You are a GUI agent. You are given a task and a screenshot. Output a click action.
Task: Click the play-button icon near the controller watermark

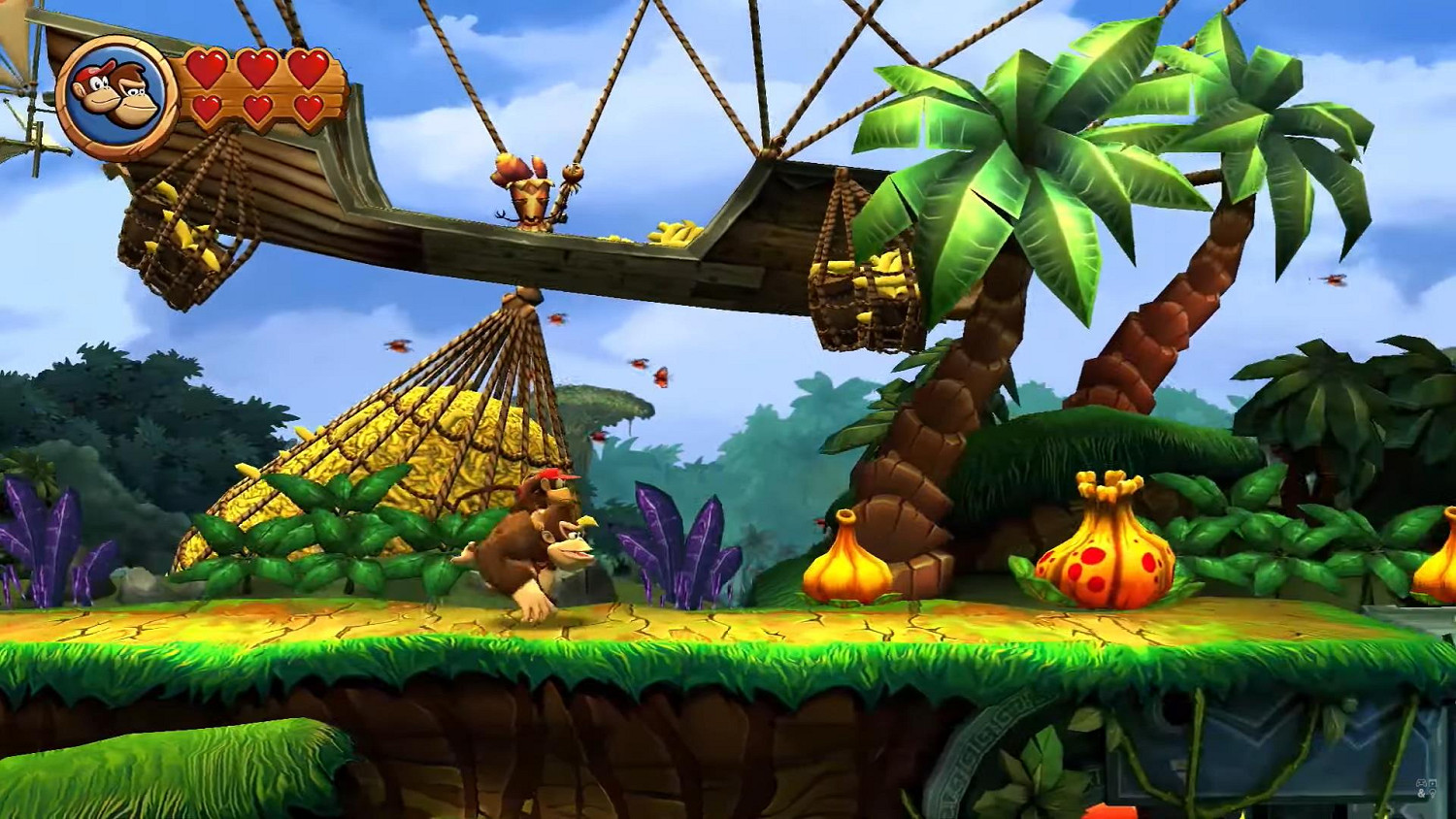(x=1433, y=783)
